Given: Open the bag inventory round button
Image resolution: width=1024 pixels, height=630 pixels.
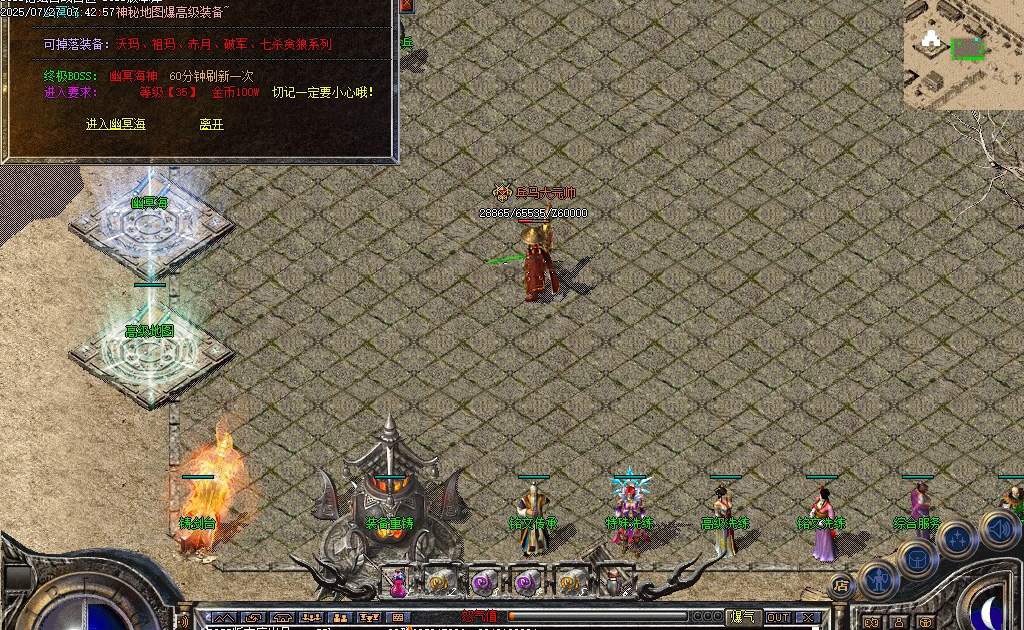Looking at the screenshot, I should (916, 560).
